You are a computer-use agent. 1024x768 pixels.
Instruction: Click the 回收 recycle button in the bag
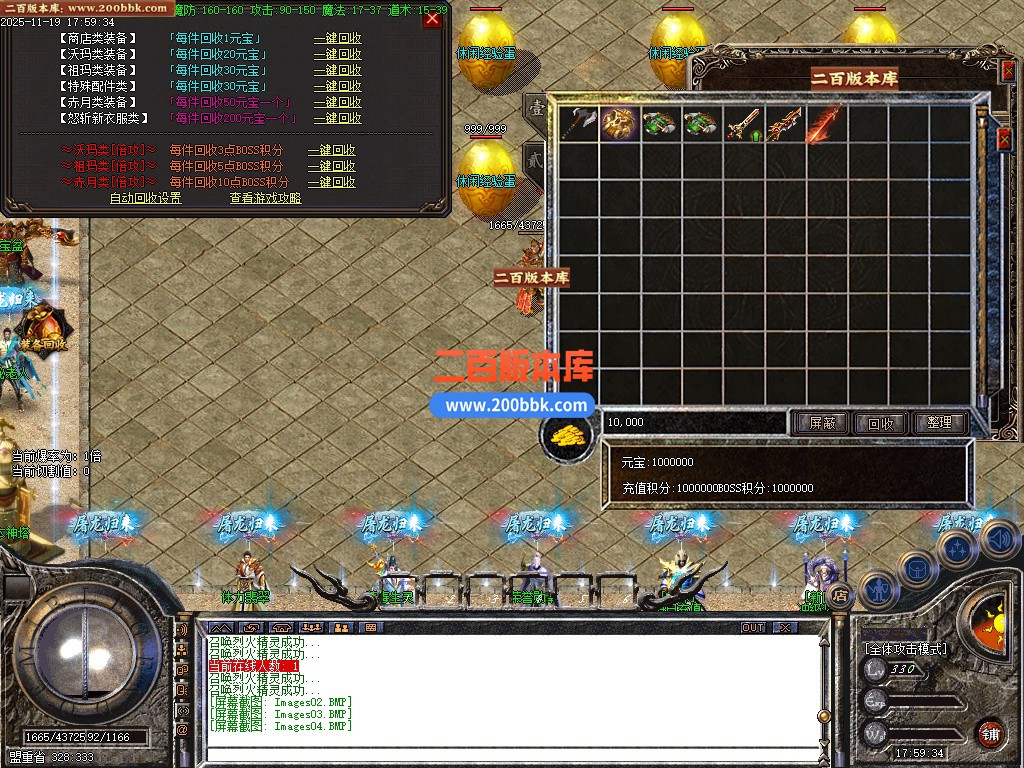pyautogui.click(x=880, y=423)
